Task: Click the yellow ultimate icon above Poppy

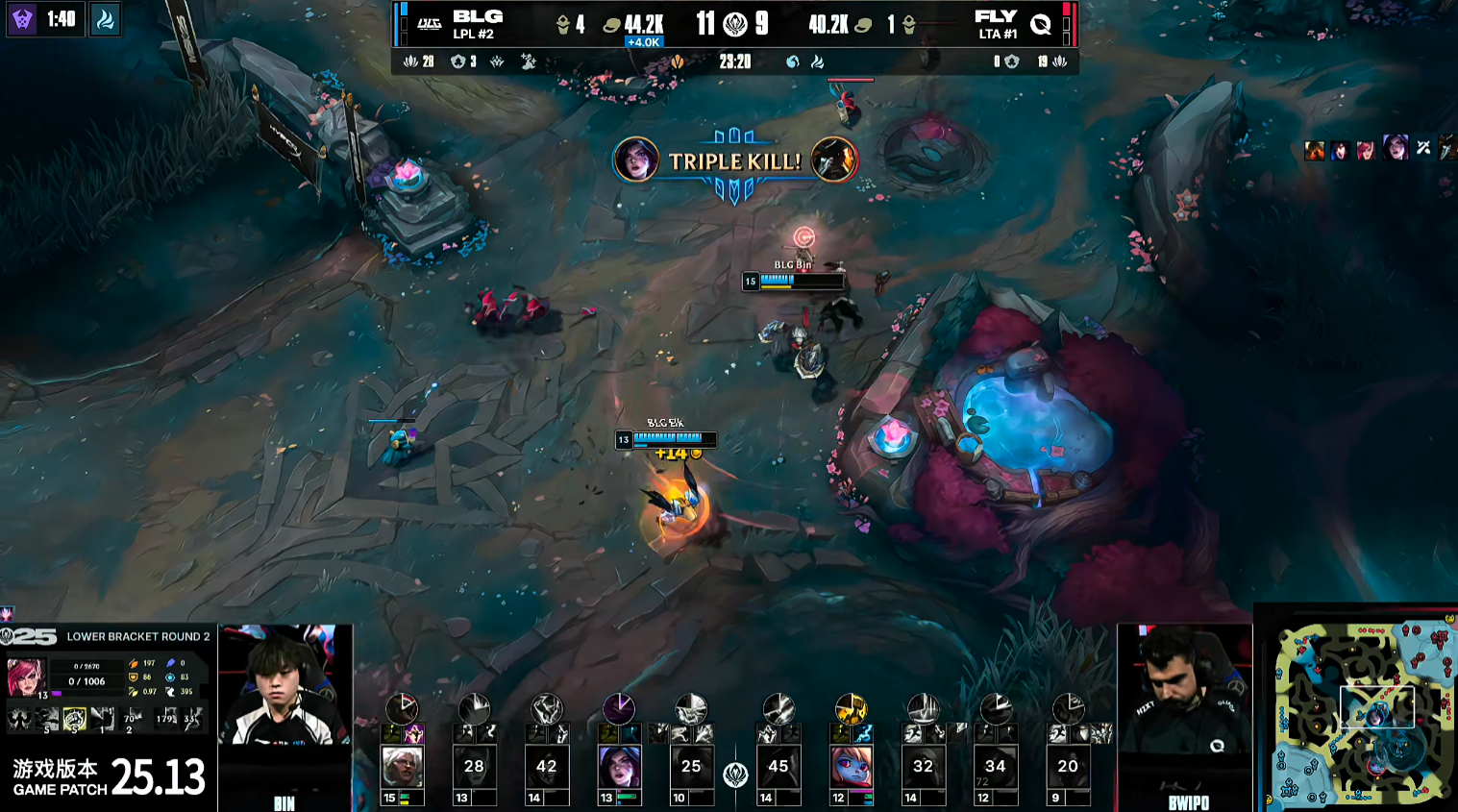Action: (851, 709)
